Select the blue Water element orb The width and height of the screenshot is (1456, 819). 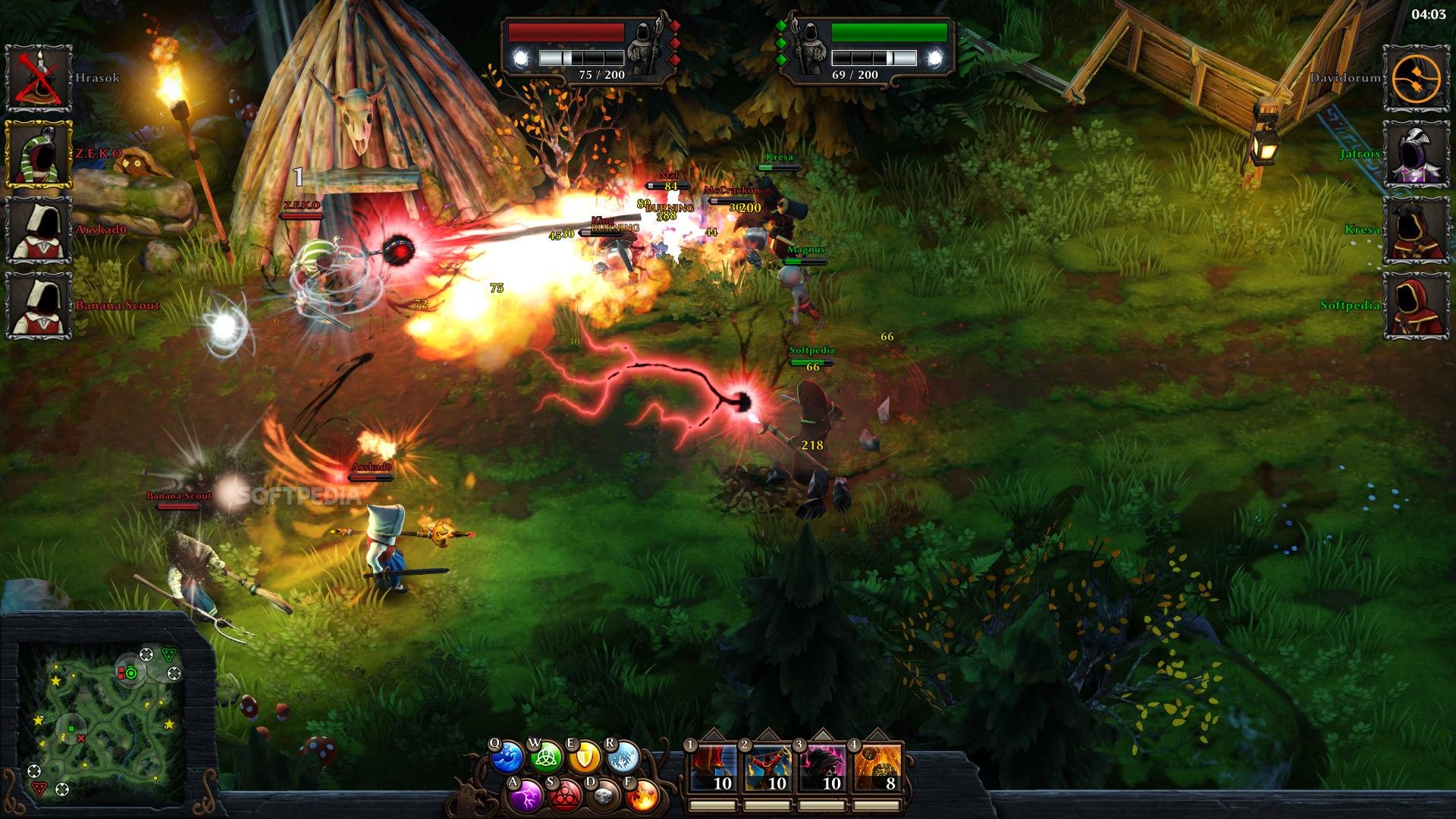(507, 758)
